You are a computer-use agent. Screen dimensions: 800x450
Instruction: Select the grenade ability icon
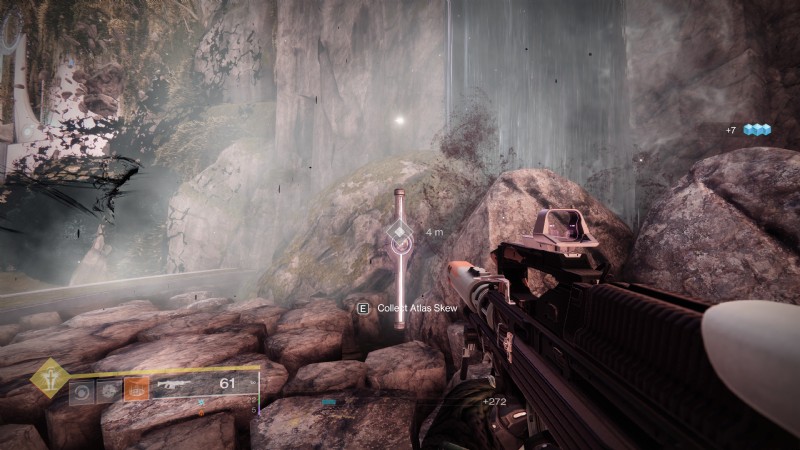click(x=83, y=389)
